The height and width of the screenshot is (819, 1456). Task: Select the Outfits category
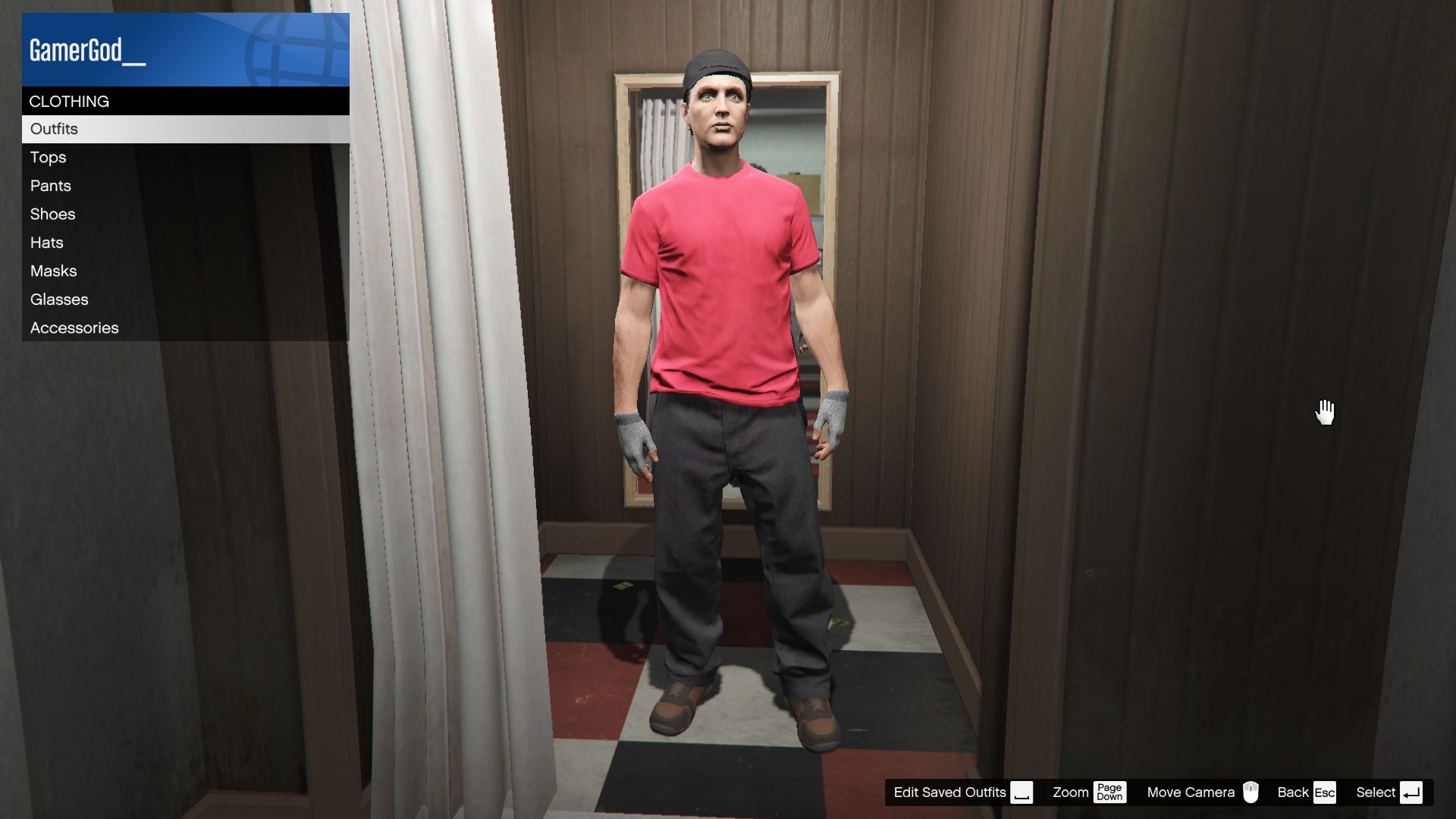[x=53, y=129]
